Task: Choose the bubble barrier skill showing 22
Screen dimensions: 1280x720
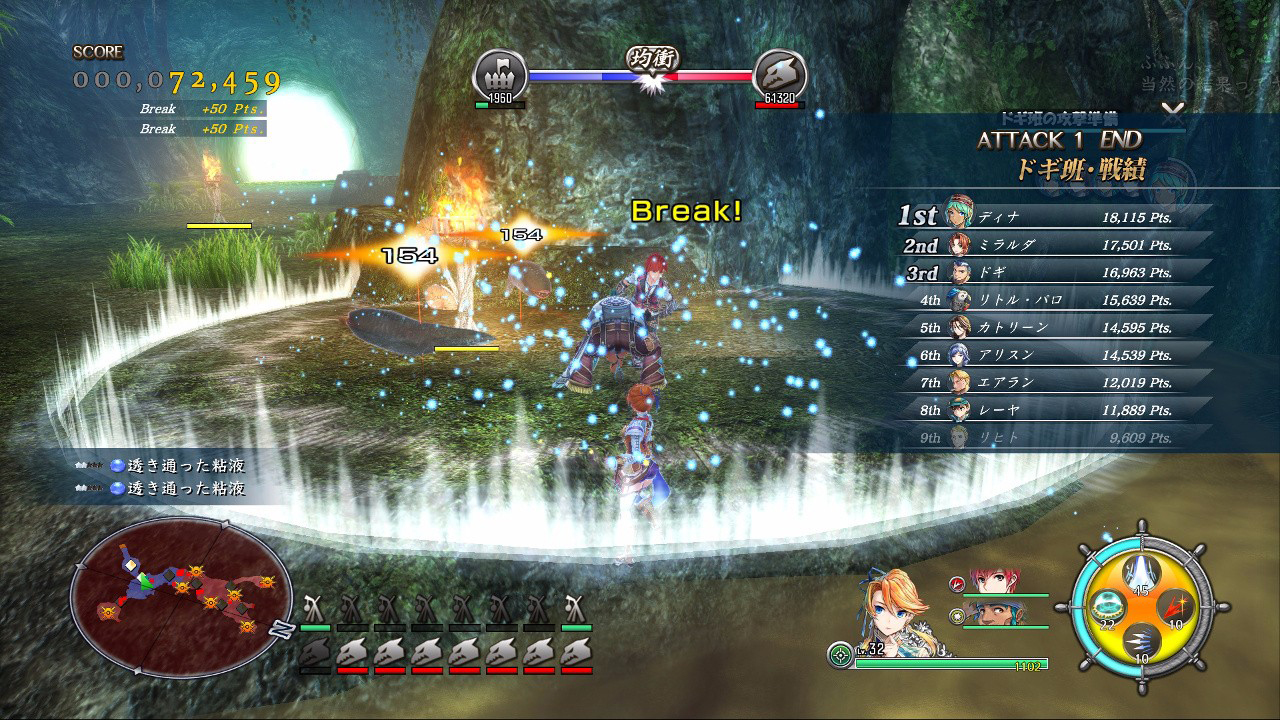Action: (1107, 606)
